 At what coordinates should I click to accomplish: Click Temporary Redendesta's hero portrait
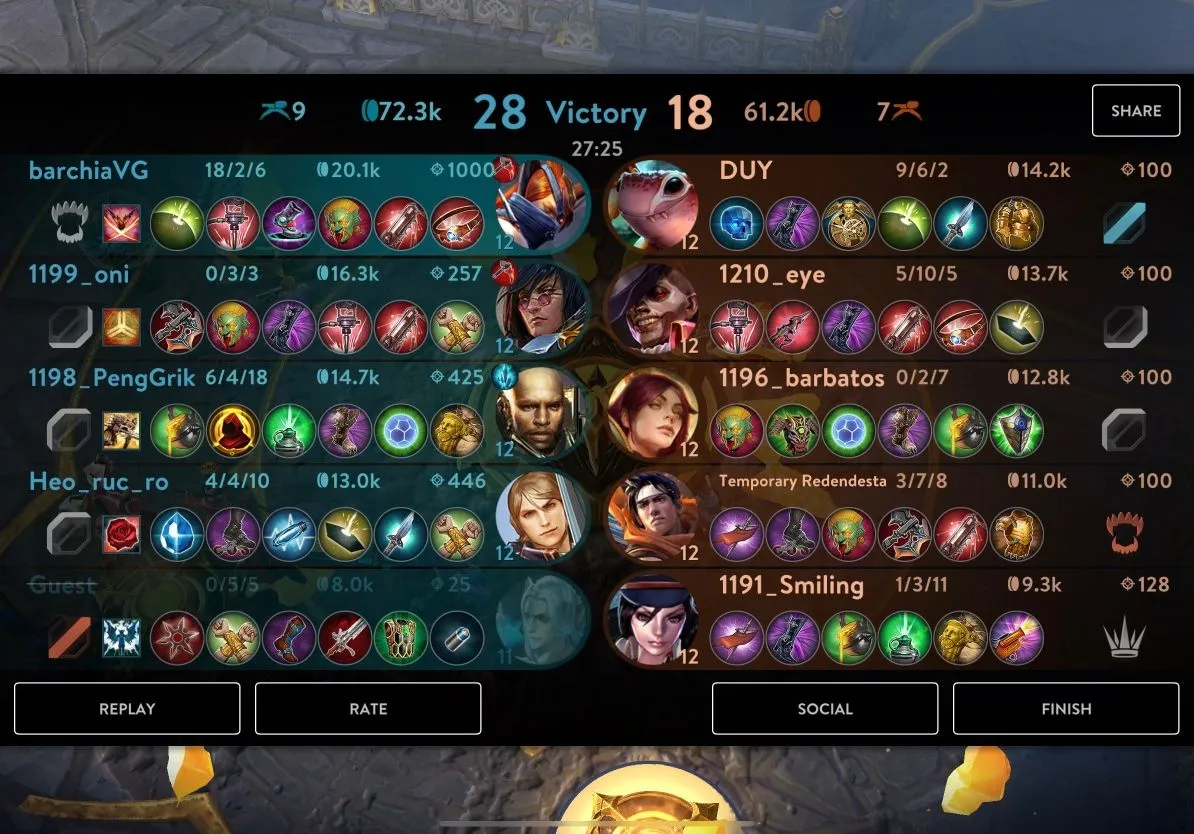point(652,516)
